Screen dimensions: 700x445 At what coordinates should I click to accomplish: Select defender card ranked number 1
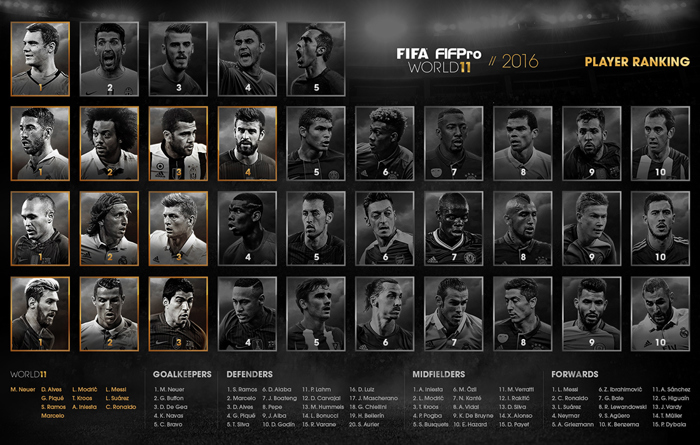click(41, 144)
